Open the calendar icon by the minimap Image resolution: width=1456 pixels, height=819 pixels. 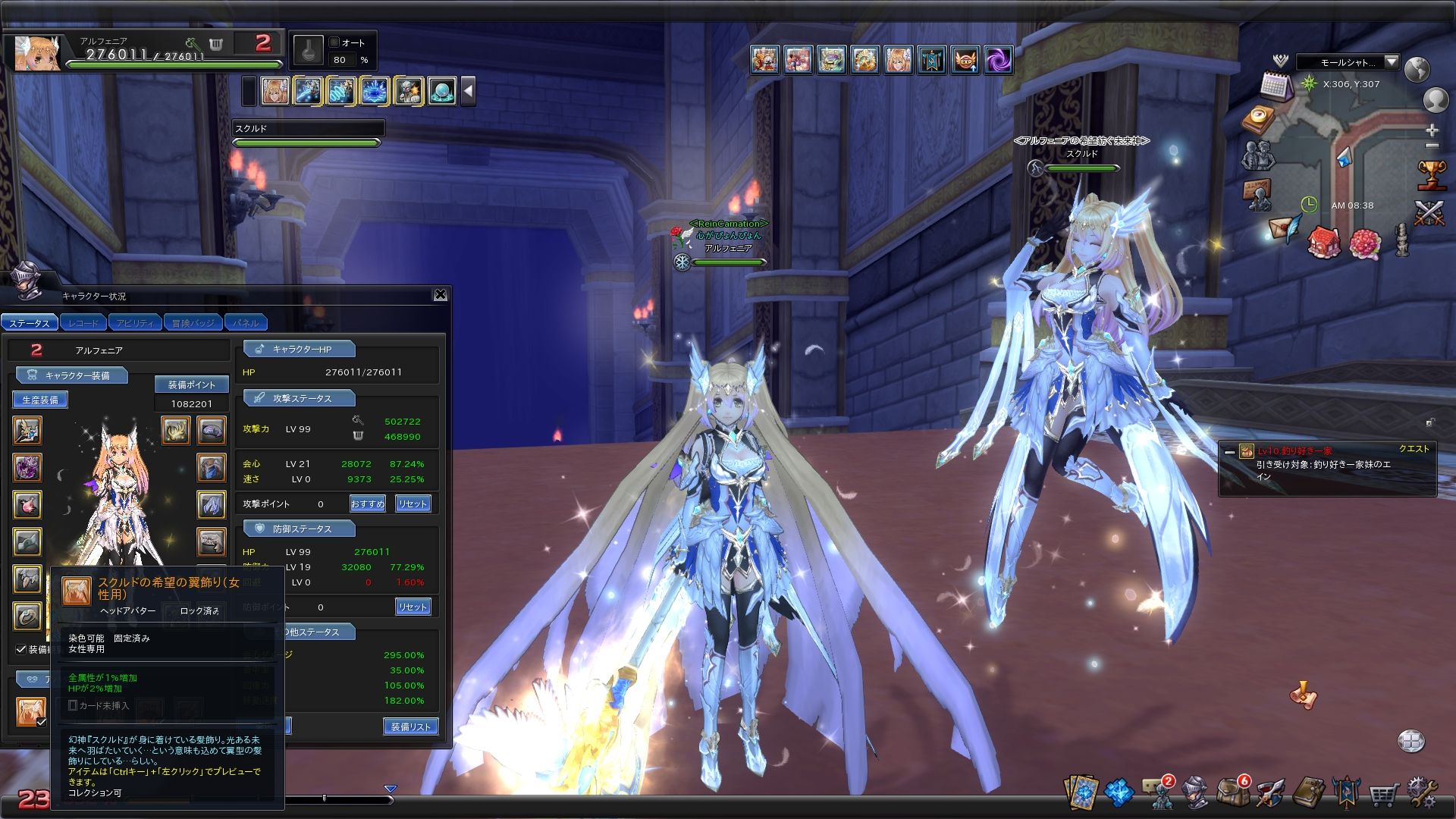pos(1276,84)
